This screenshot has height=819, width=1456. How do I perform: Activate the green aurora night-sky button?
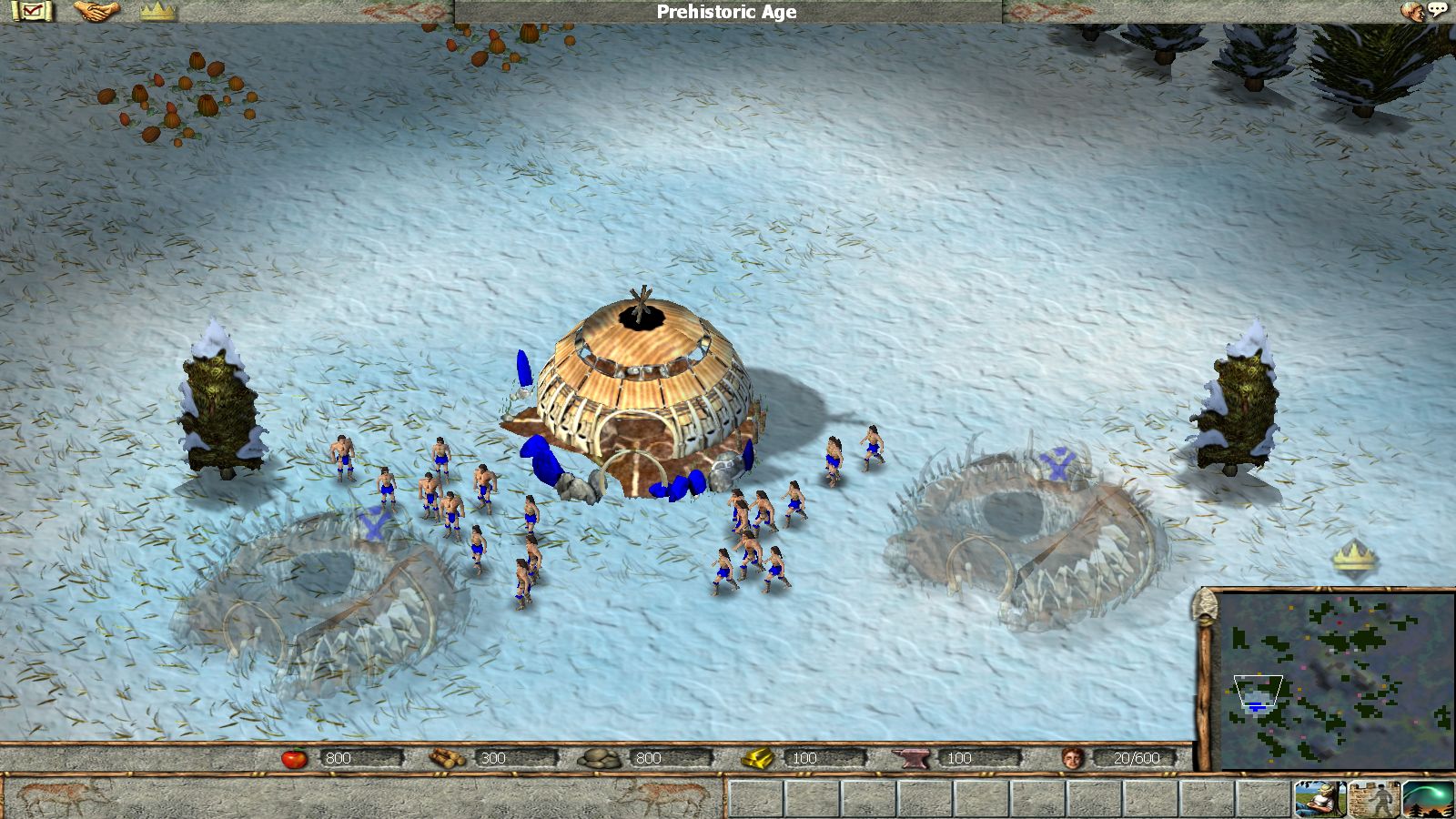coord(1428,799)
